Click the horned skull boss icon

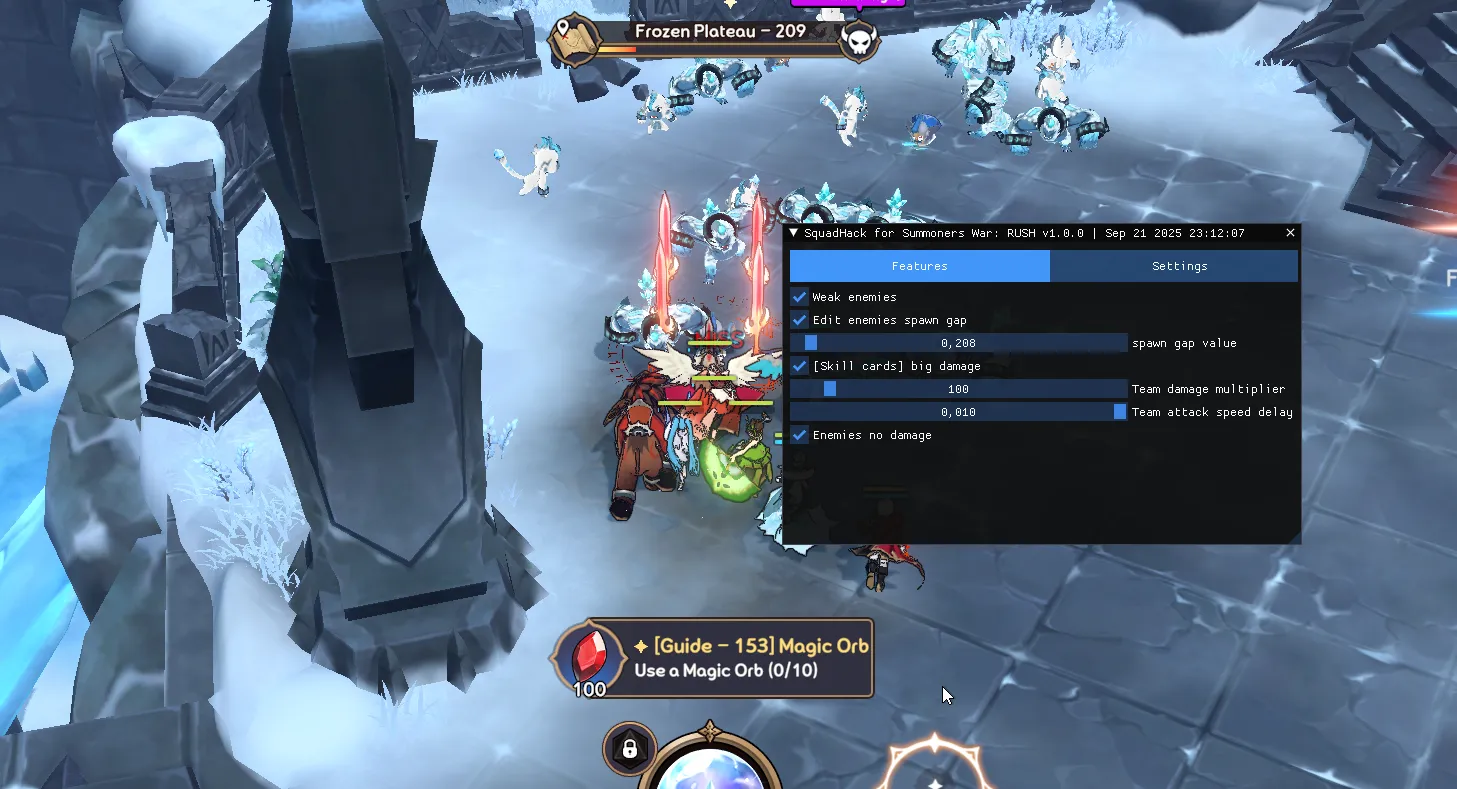pyautogui.click(x=858, y=41)
